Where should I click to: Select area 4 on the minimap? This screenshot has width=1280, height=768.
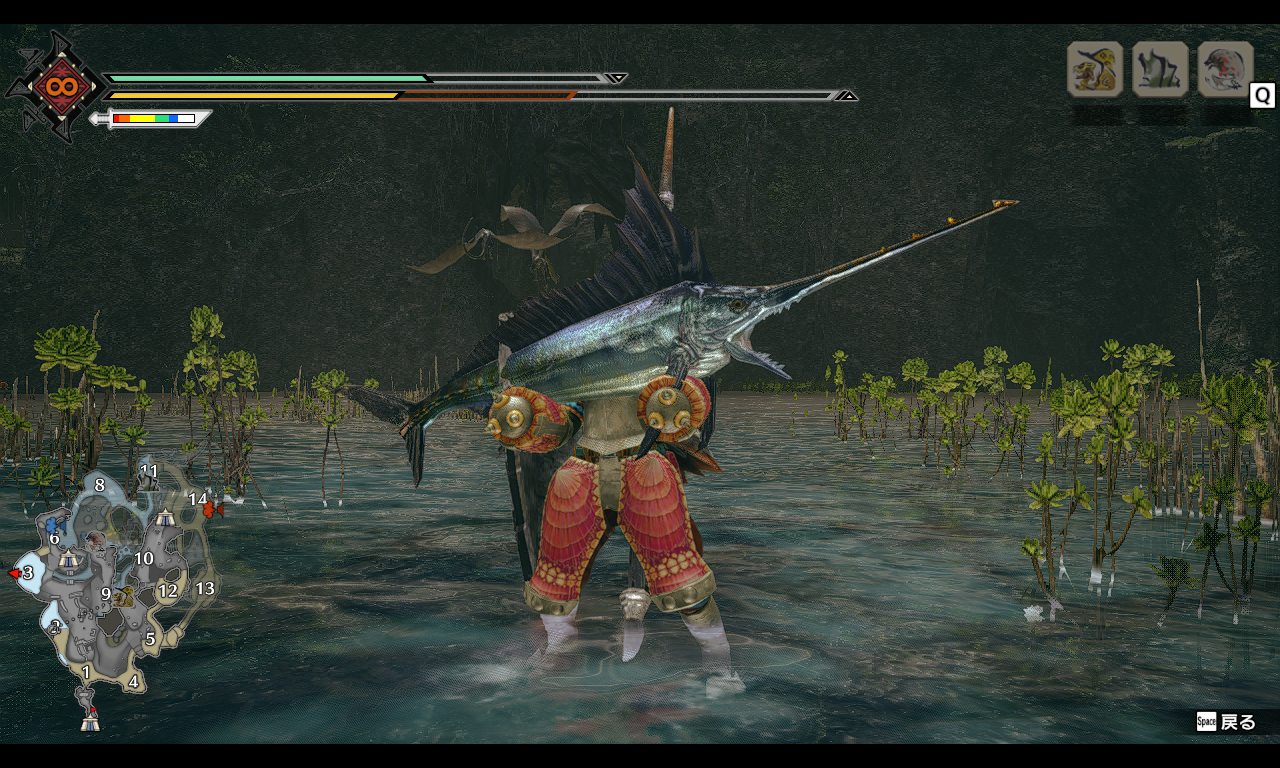[x=133, y=682]
